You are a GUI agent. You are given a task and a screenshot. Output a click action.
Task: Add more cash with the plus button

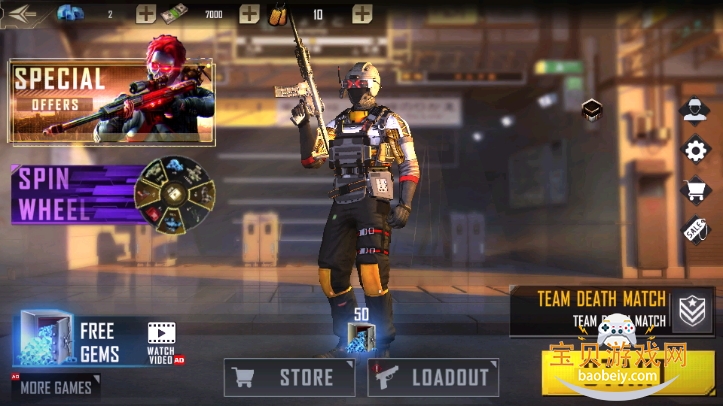coord(249,14)
